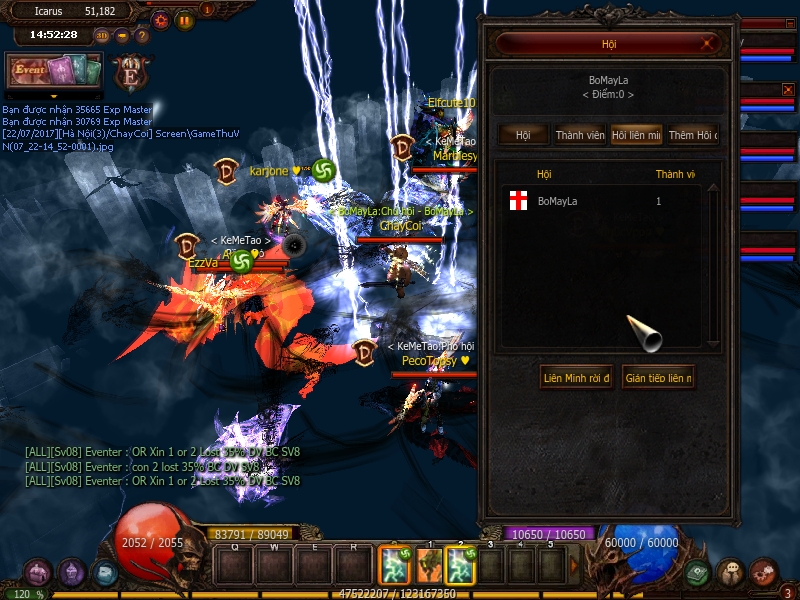The width and height of the screenshot is (800, 600).
Task: Close the Hội guild window
Action: point(708,44)
